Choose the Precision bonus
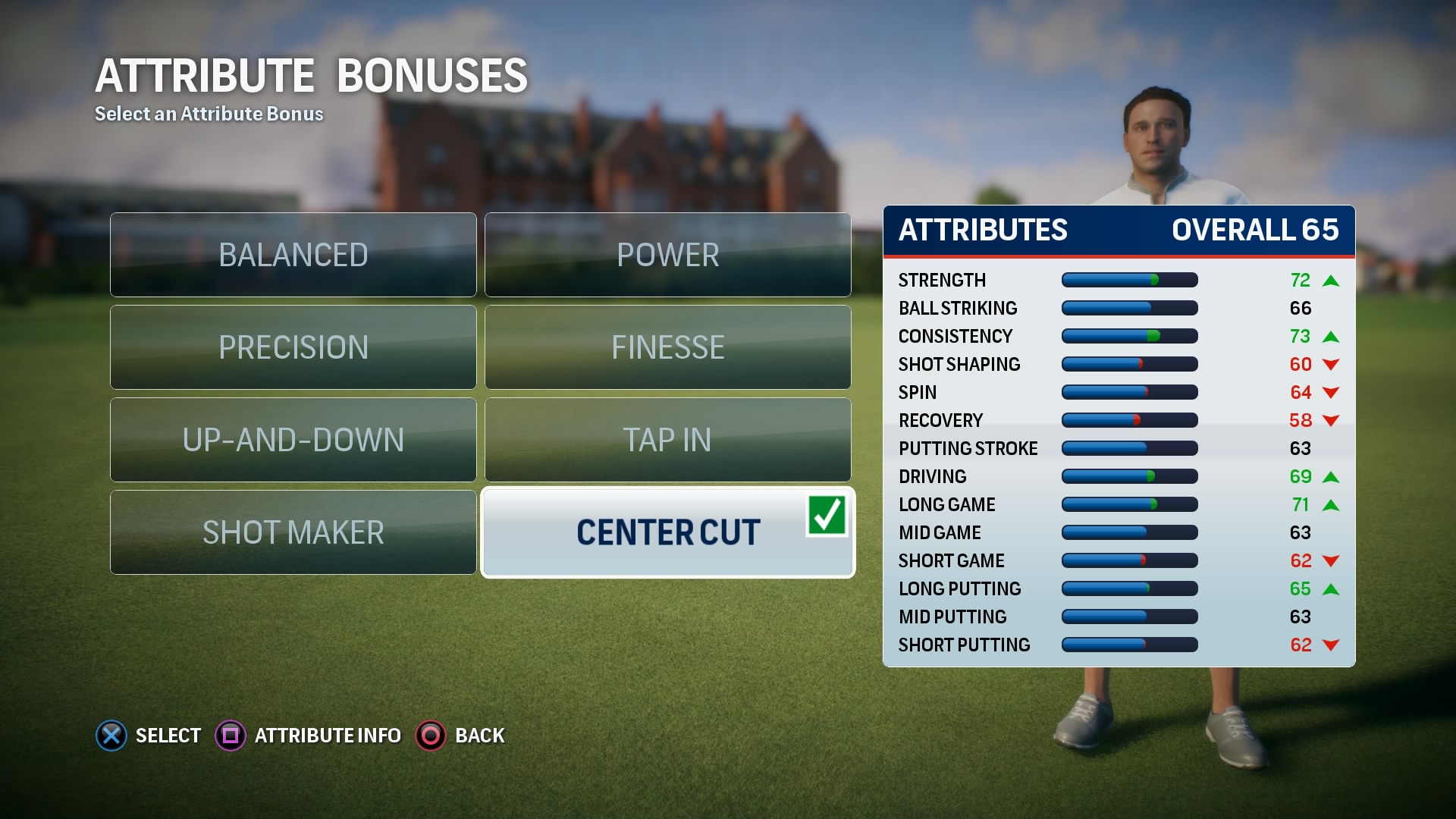 tap(293, 347)
